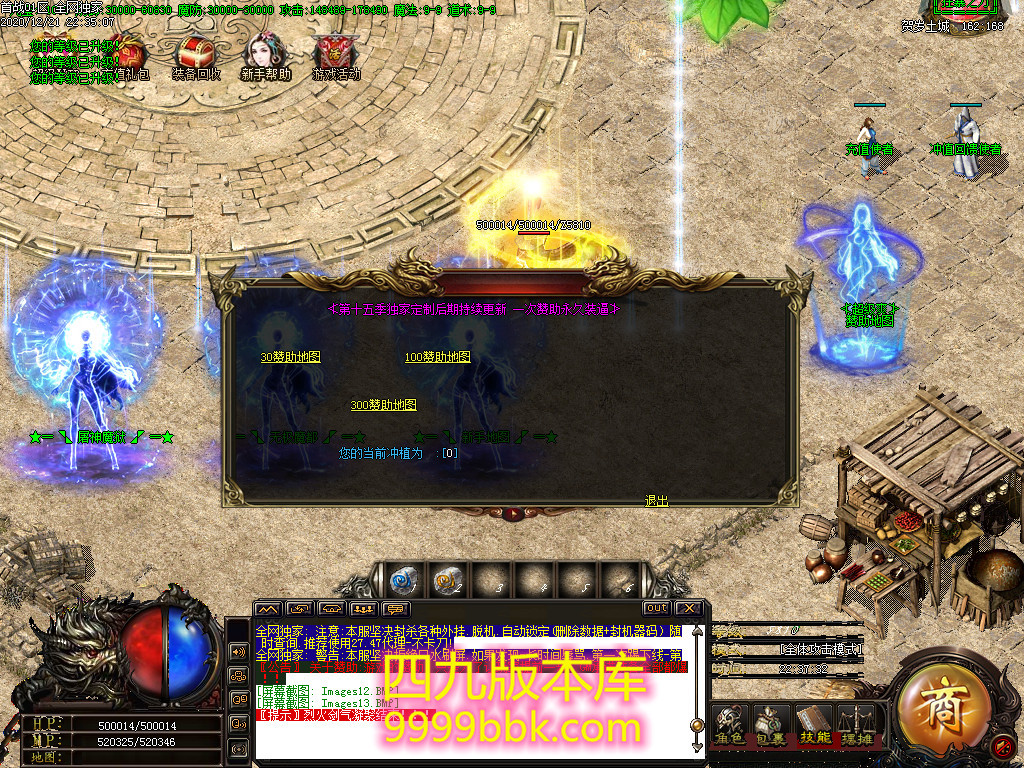The width and height of the screenshot is (1024, 768).
Task: Open the 充值礼包 gift bag icon
Action: pos(128,54)
